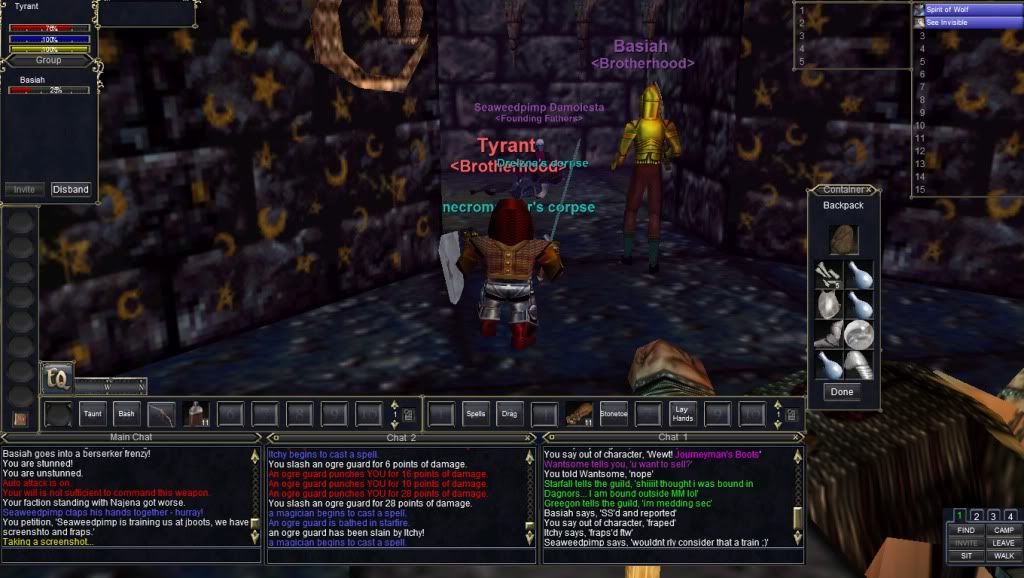The image size is (1024, 578).
Task: Open the Spells hotbar button
Action: (x=476, y=412)
